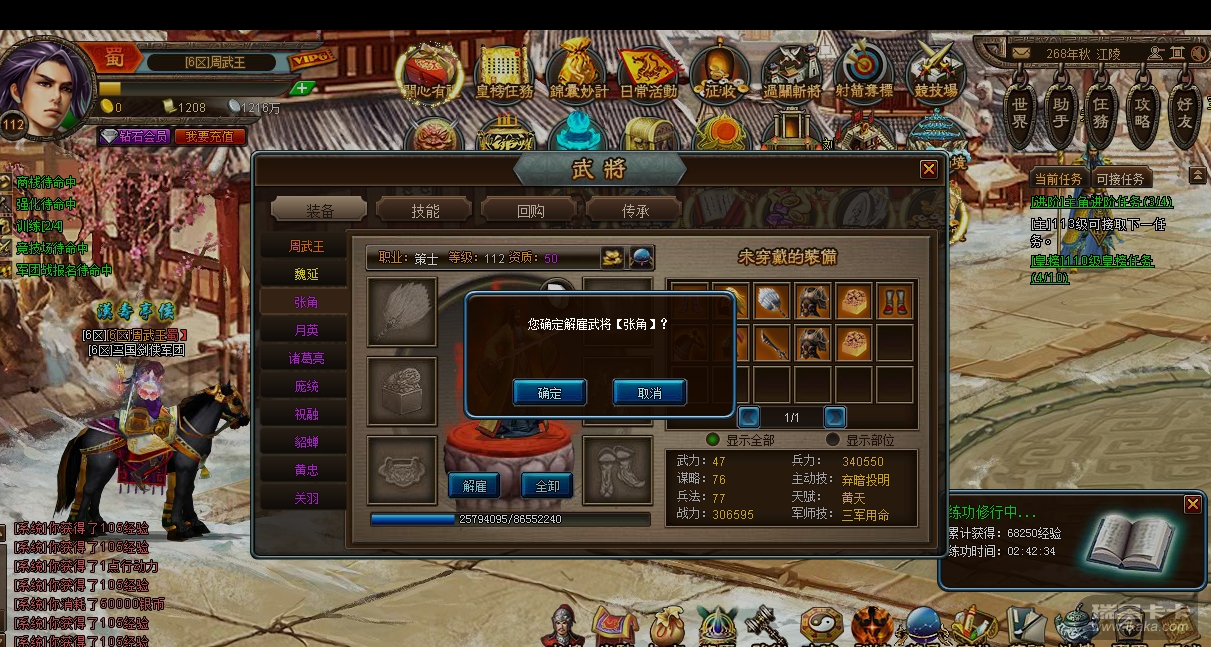Open the 回购 buyback tab
This screenshot has width=1211, height=647.
[x=530, y=210]
